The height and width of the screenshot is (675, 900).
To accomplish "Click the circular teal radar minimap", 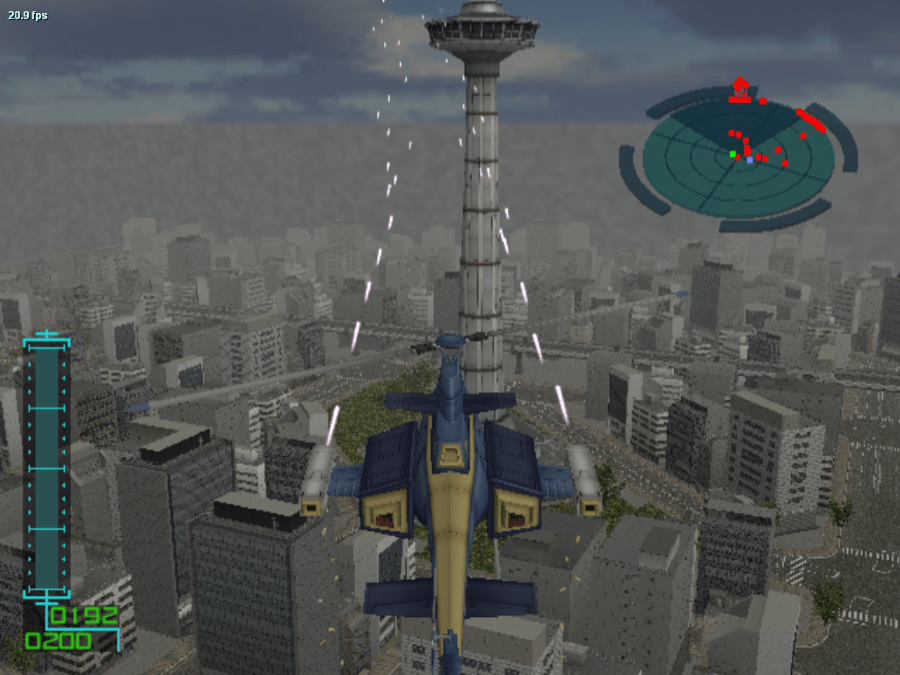I will coord(738,155).
